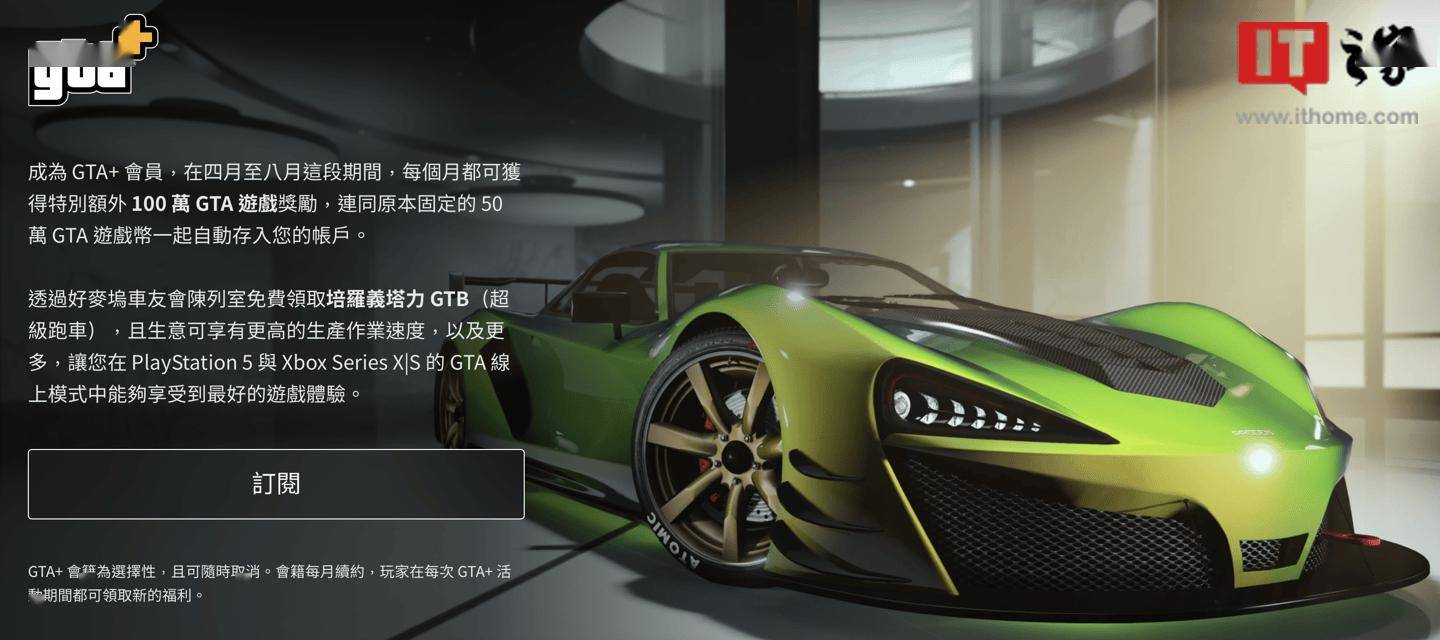The image size is (1440, 640).
Task: Open the GTA+ logo
Action: click(92, 62)
